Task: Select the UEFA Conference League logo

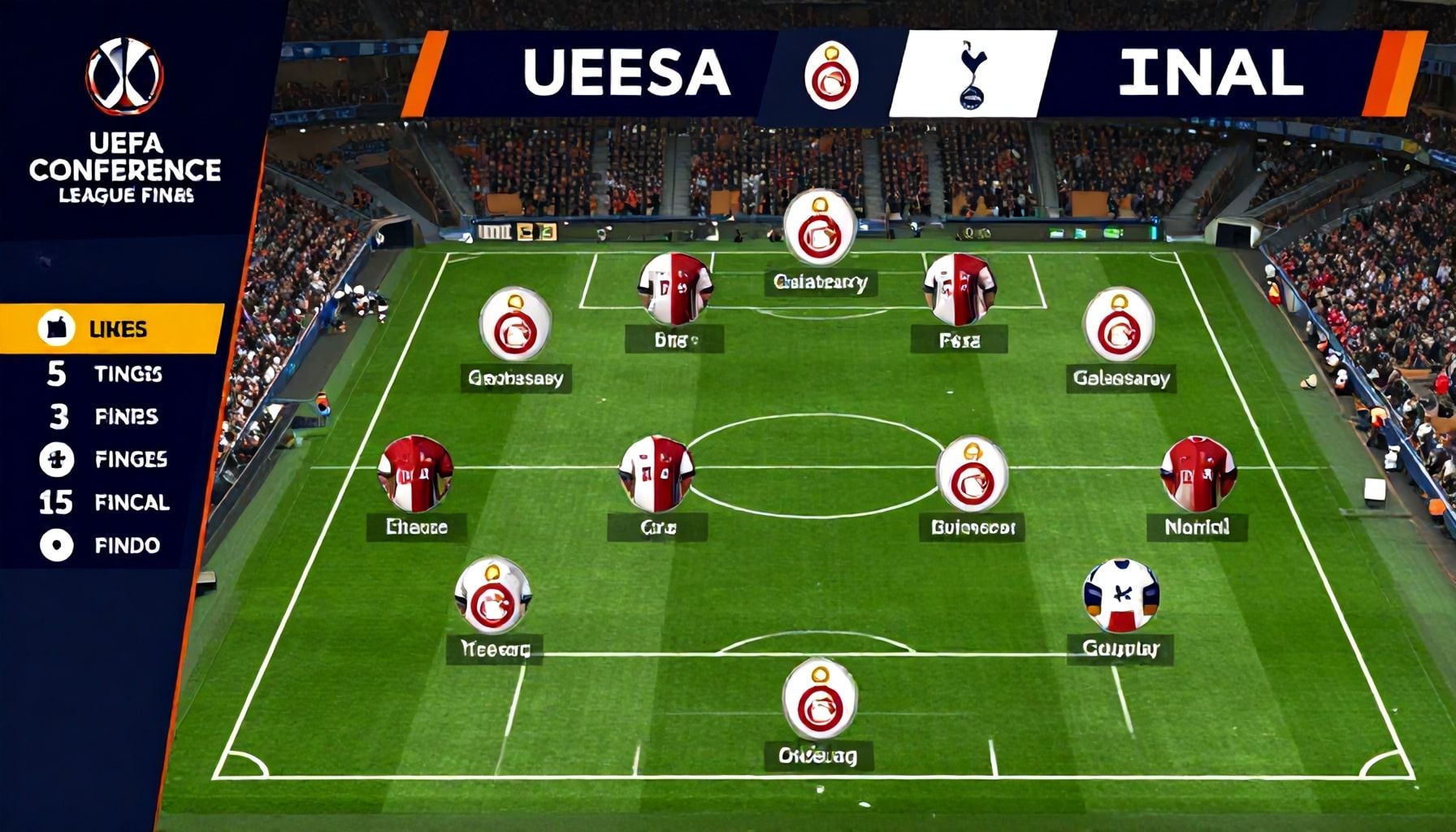Action: (125, 76)
